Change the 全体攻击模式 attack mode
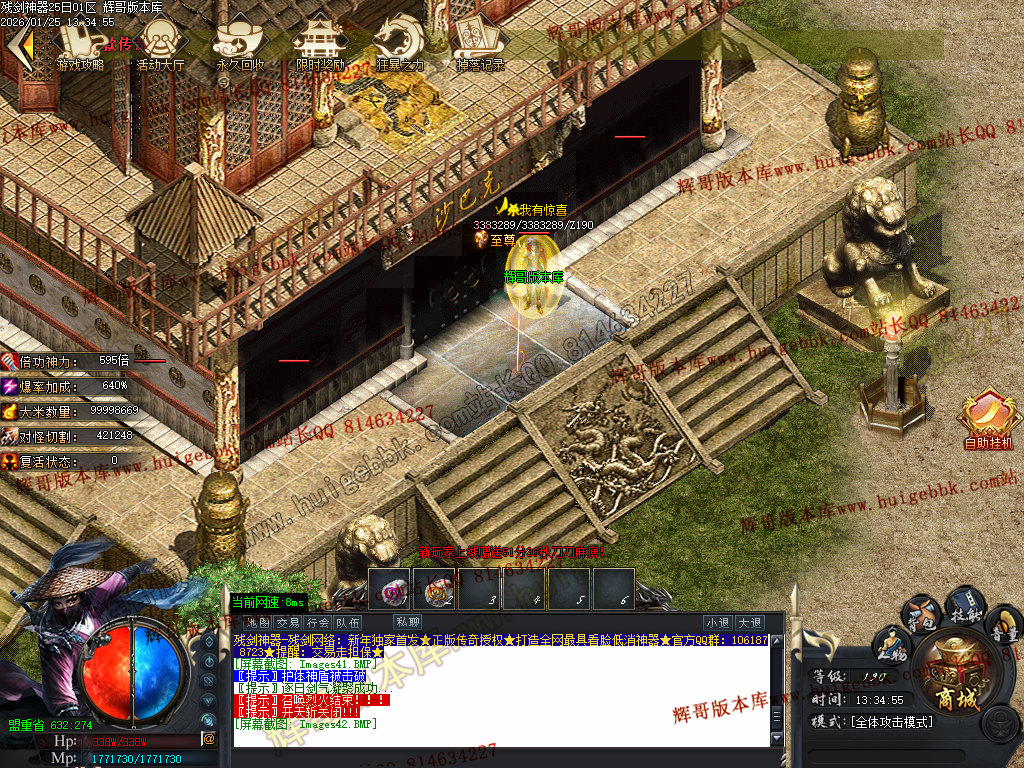 click(892, 721)
